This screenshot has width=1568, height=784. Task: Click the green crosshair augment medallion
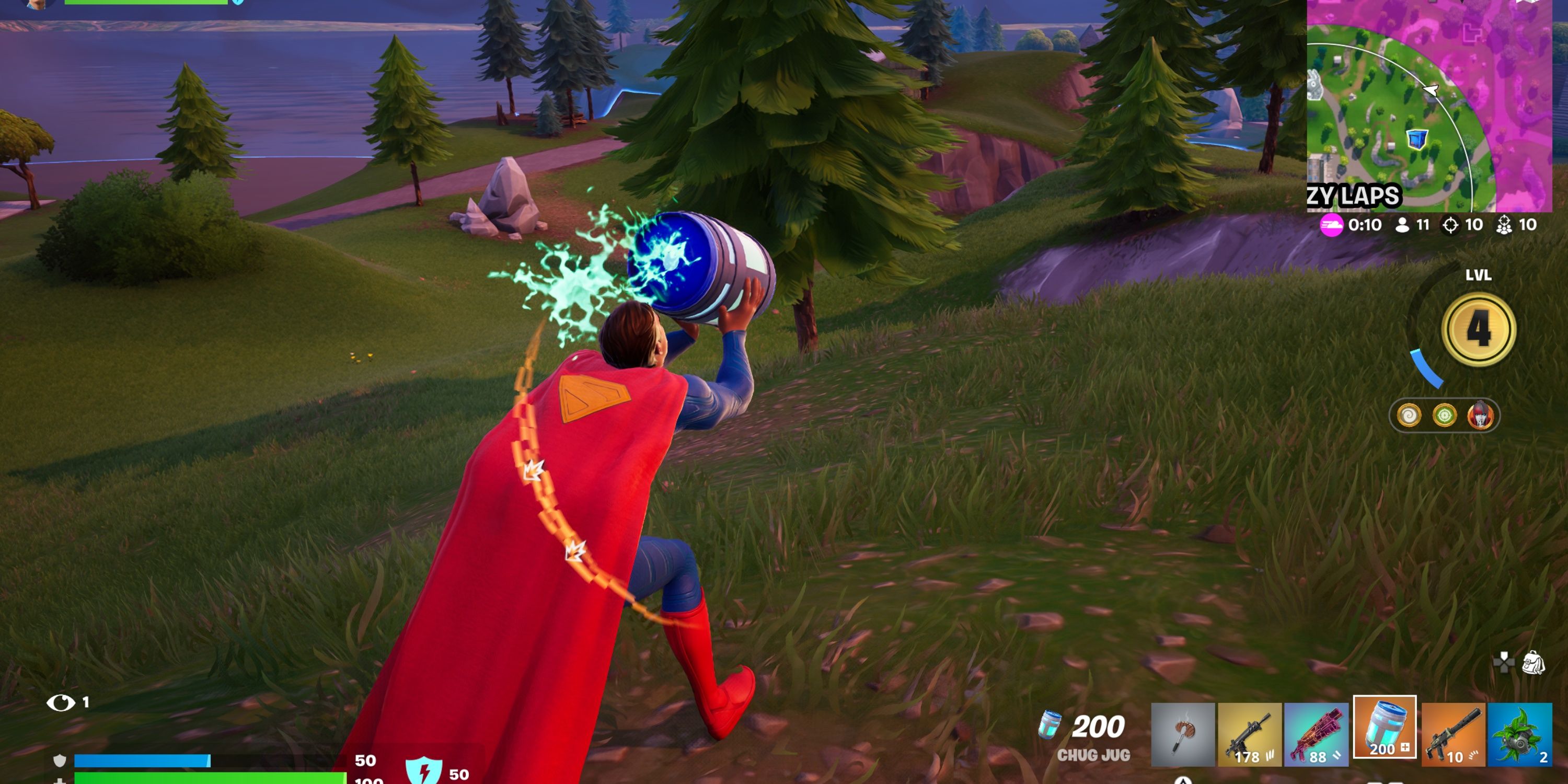pyautogui.click(x=1445, y=415)
